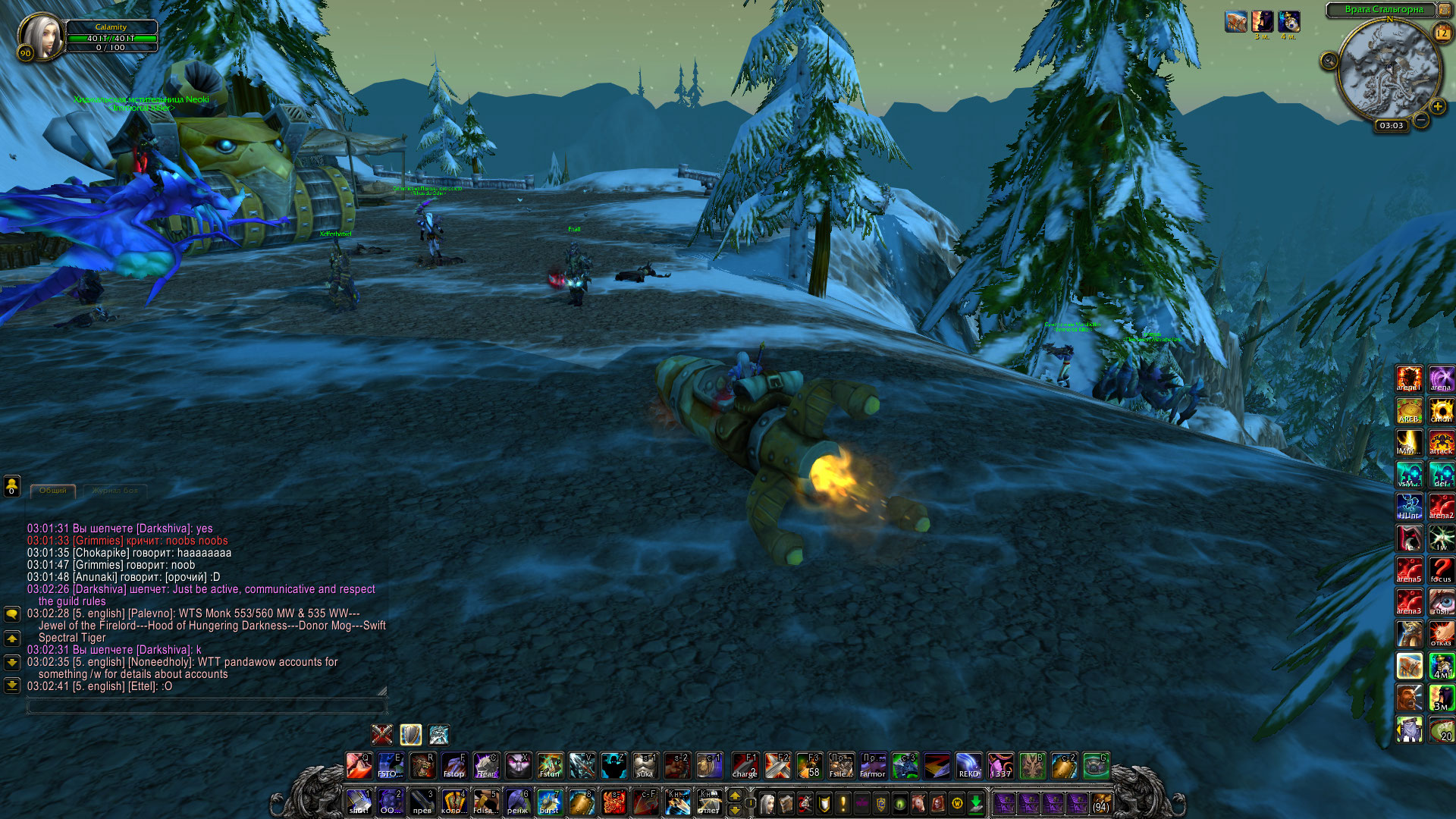Zoom in the minimap with plus button

point(1437,107)
